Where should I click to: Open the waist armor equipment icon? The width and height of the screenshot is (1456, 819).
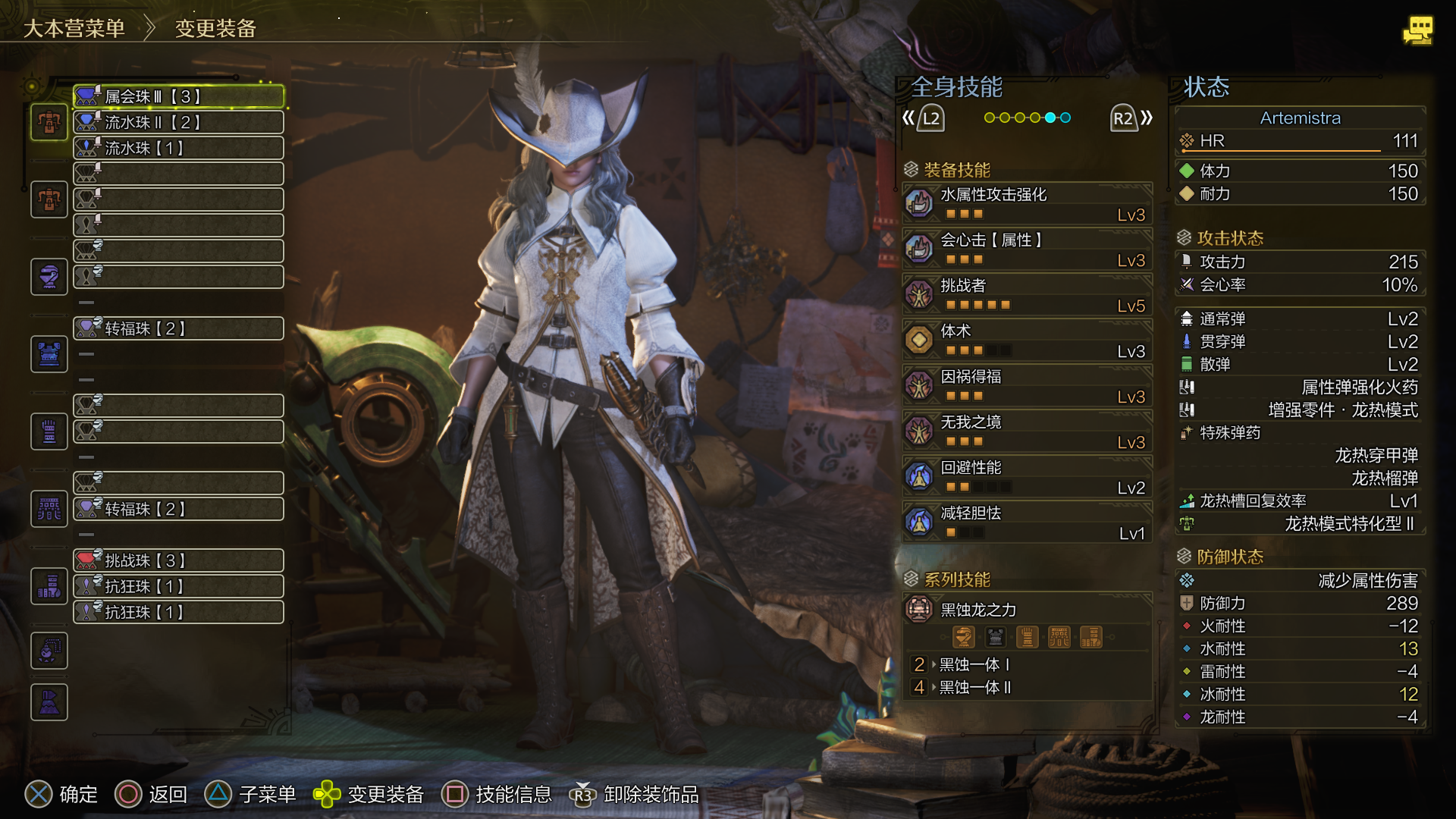click(49, 509)
